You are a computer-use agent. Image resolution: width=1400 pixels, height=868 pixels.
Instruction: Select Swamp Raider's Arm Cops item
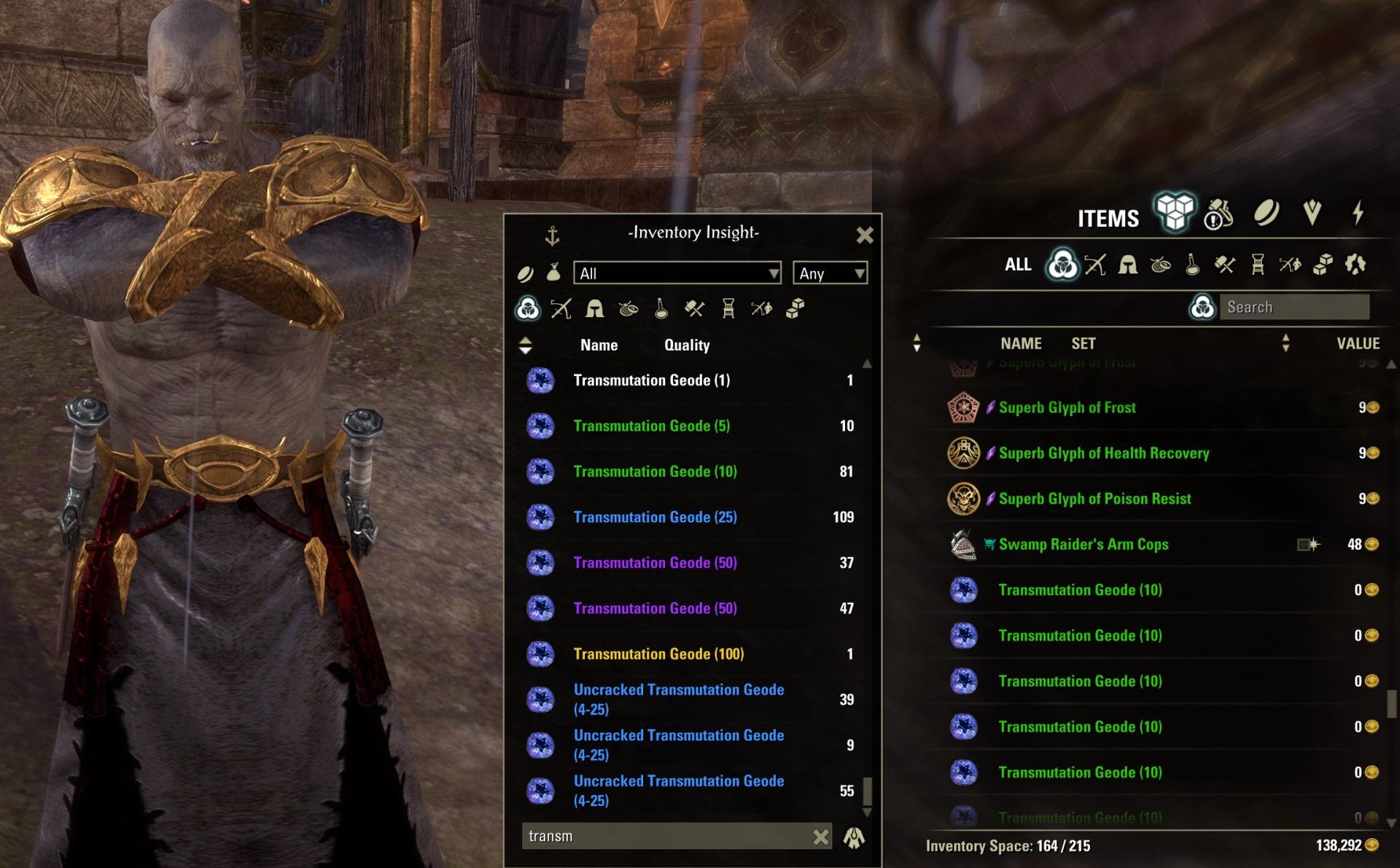(x=1083, y=544)
